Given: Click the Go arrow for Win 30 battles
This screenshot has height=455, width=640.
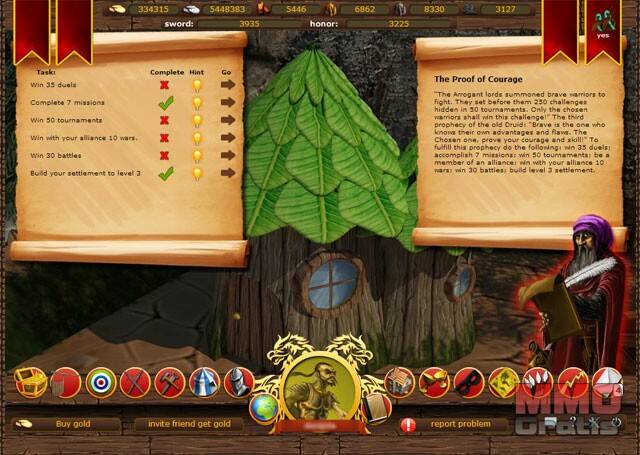Looking at the screenshot, I should click(x=228, y=155).
